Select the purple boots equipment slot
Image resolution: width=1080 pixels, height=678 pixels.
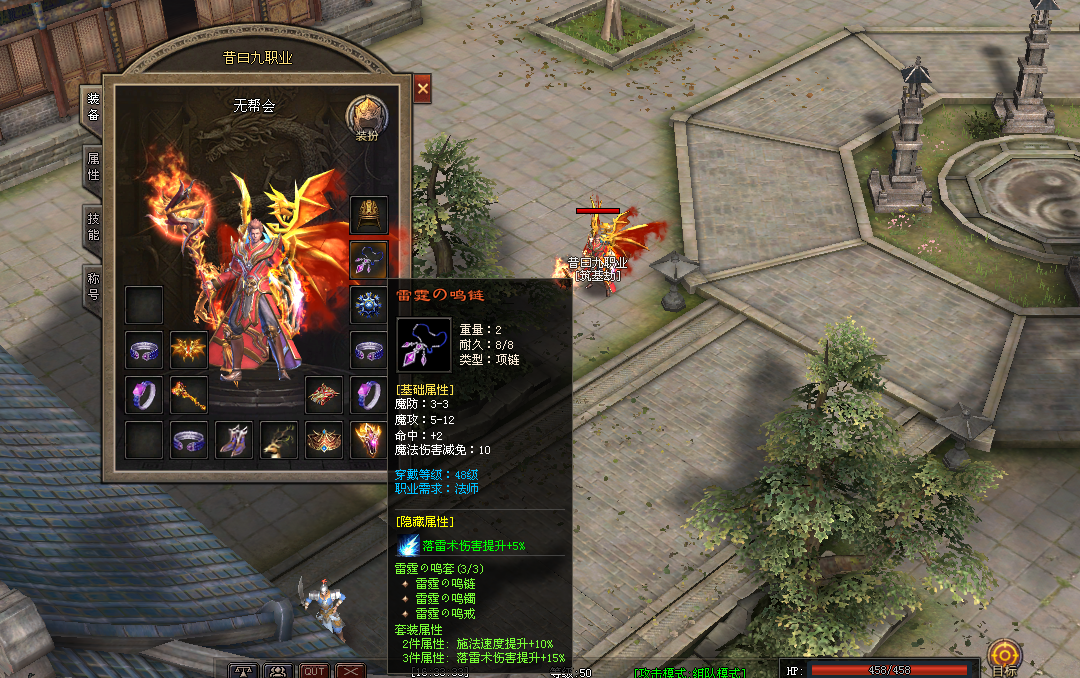tap(234, 440)
